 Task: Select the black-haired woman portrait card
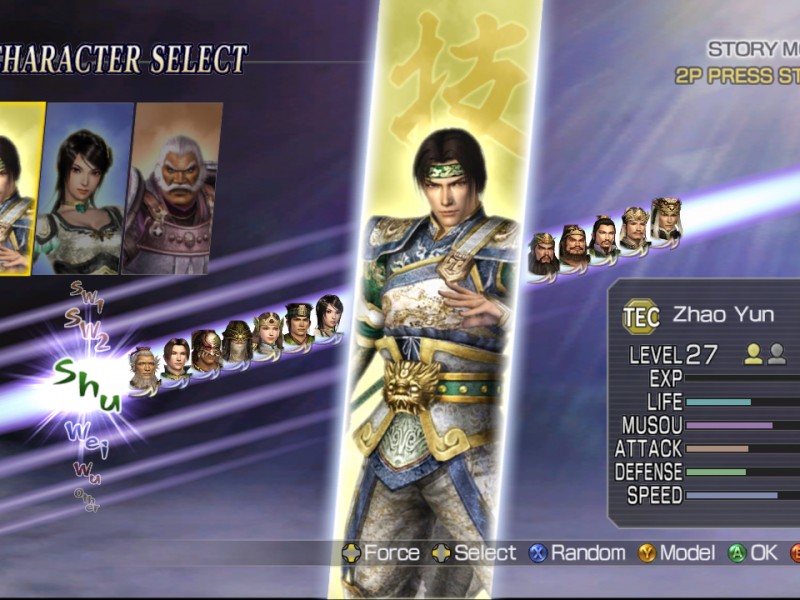(84, 190)
